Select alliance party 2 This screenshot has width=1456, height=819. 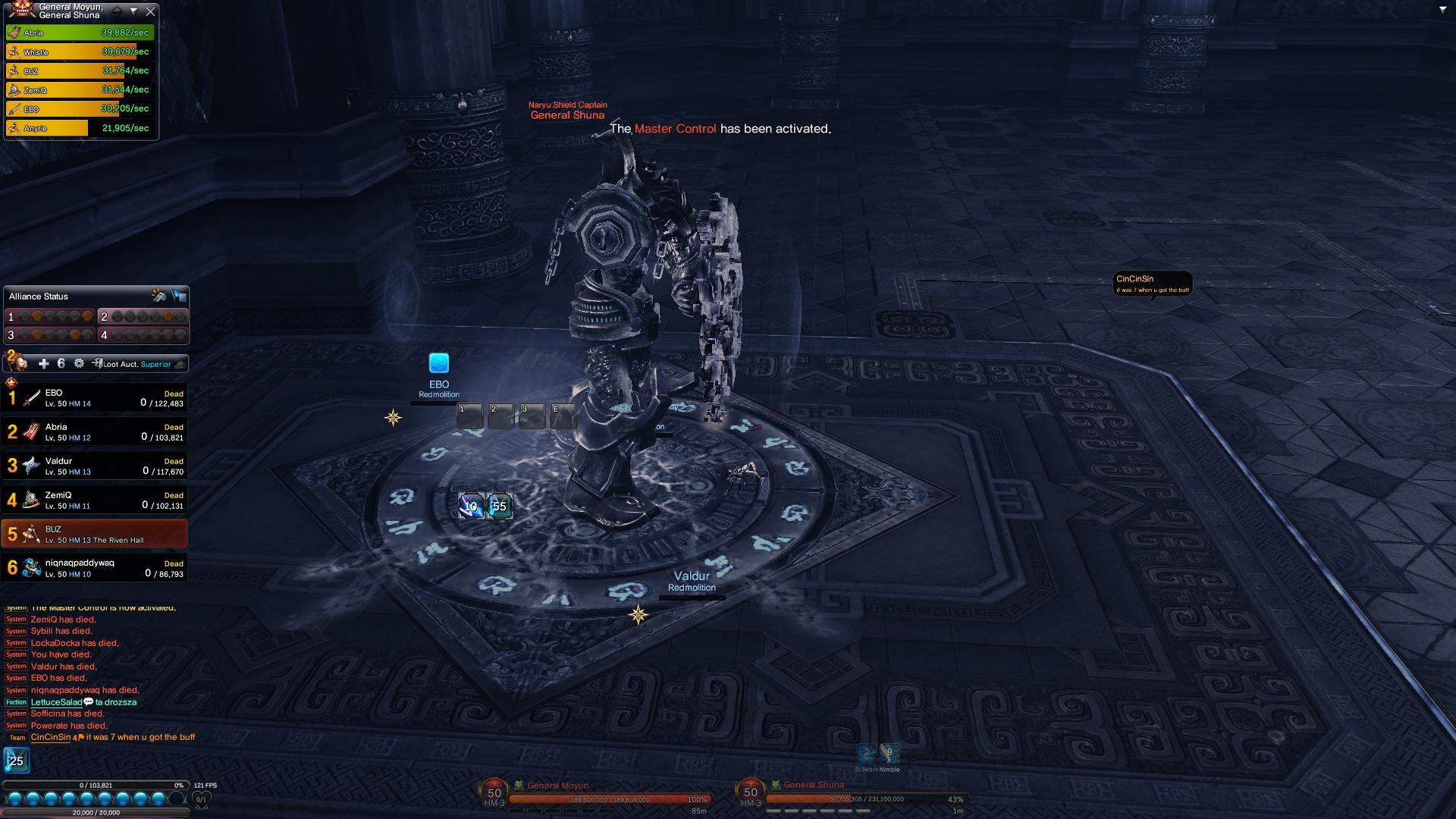pos(143,316)
